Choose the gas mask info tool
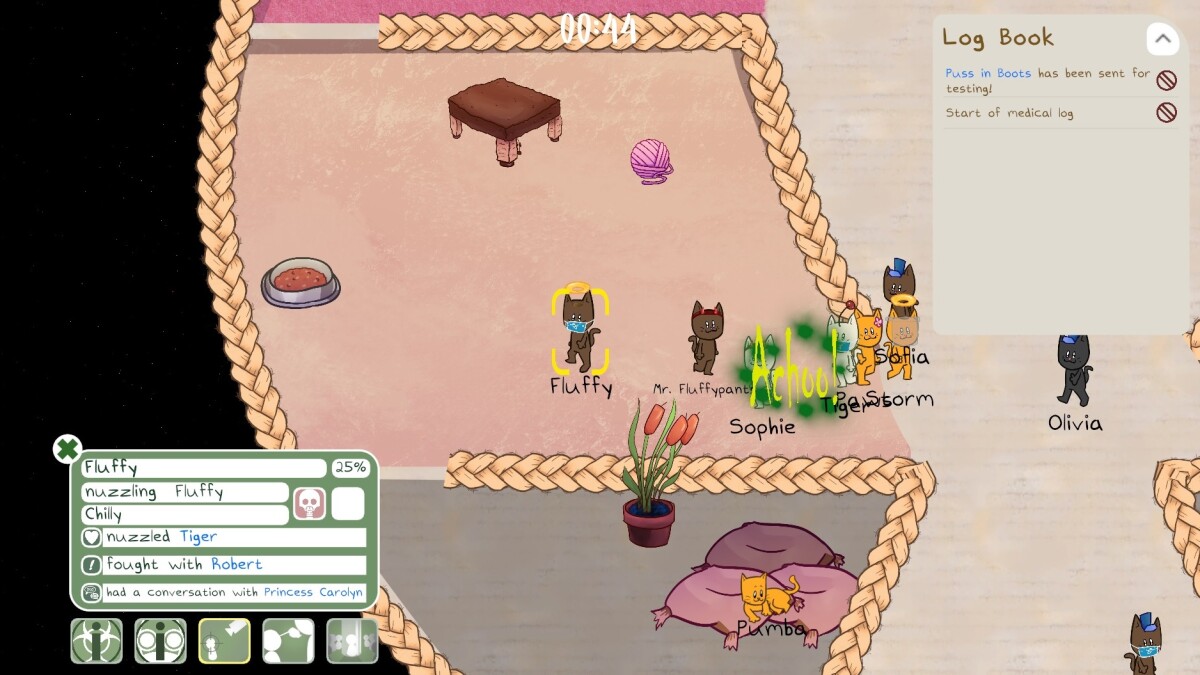Screen dimensions: 1200x675 pos(160,641)
